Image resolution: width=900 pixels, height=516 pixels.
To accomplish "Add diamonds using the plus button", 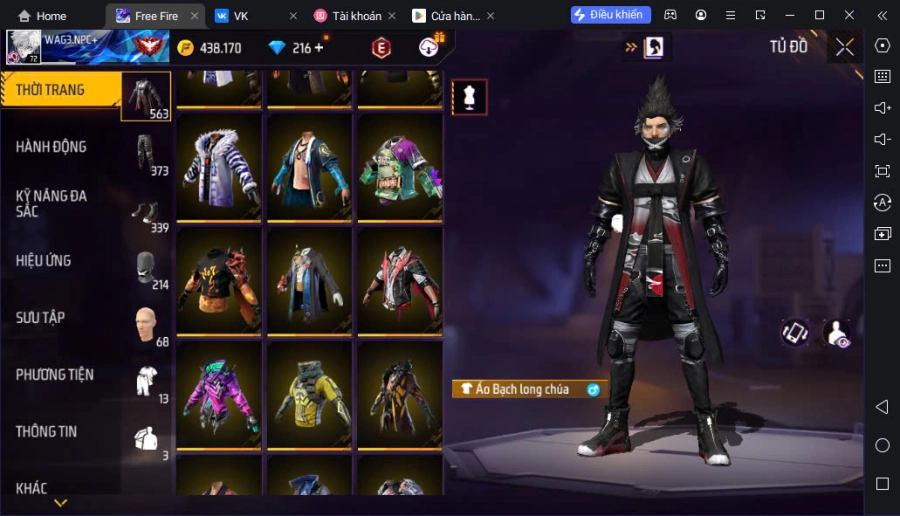I will click(x=319, y=48).
